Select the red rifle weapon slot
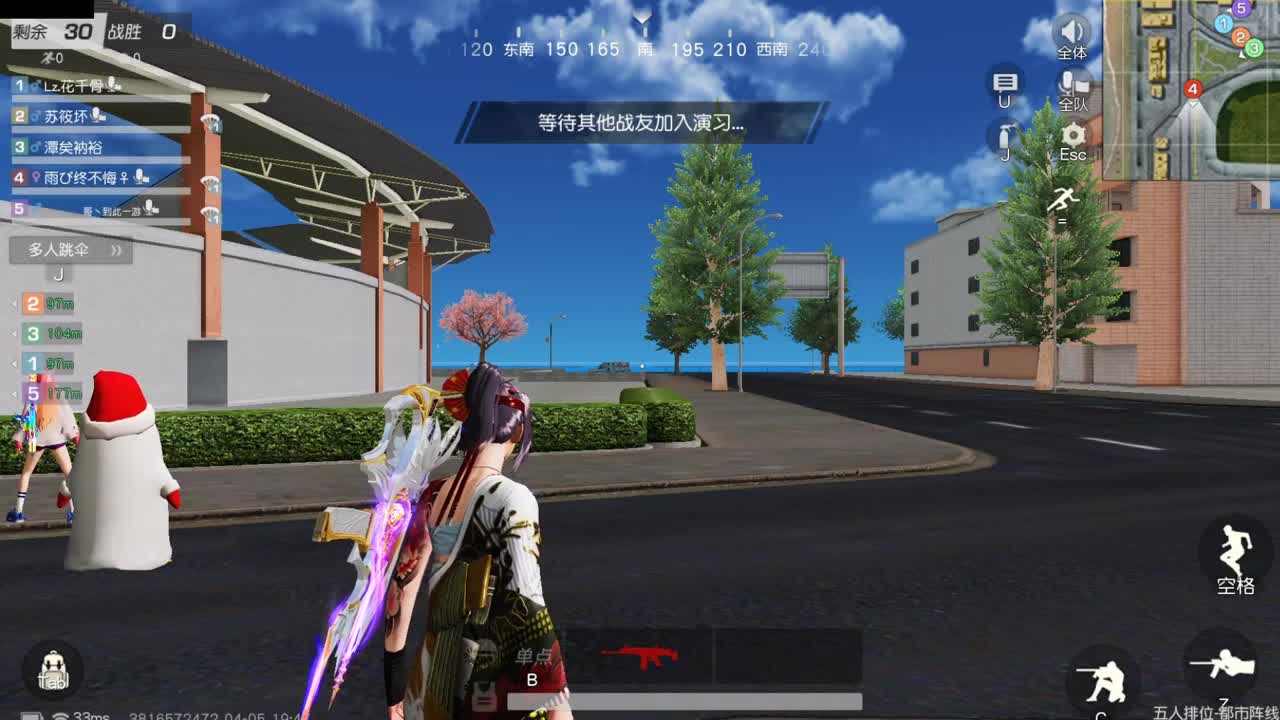This screenshot has width=1280, height=720. coord(640,655)
